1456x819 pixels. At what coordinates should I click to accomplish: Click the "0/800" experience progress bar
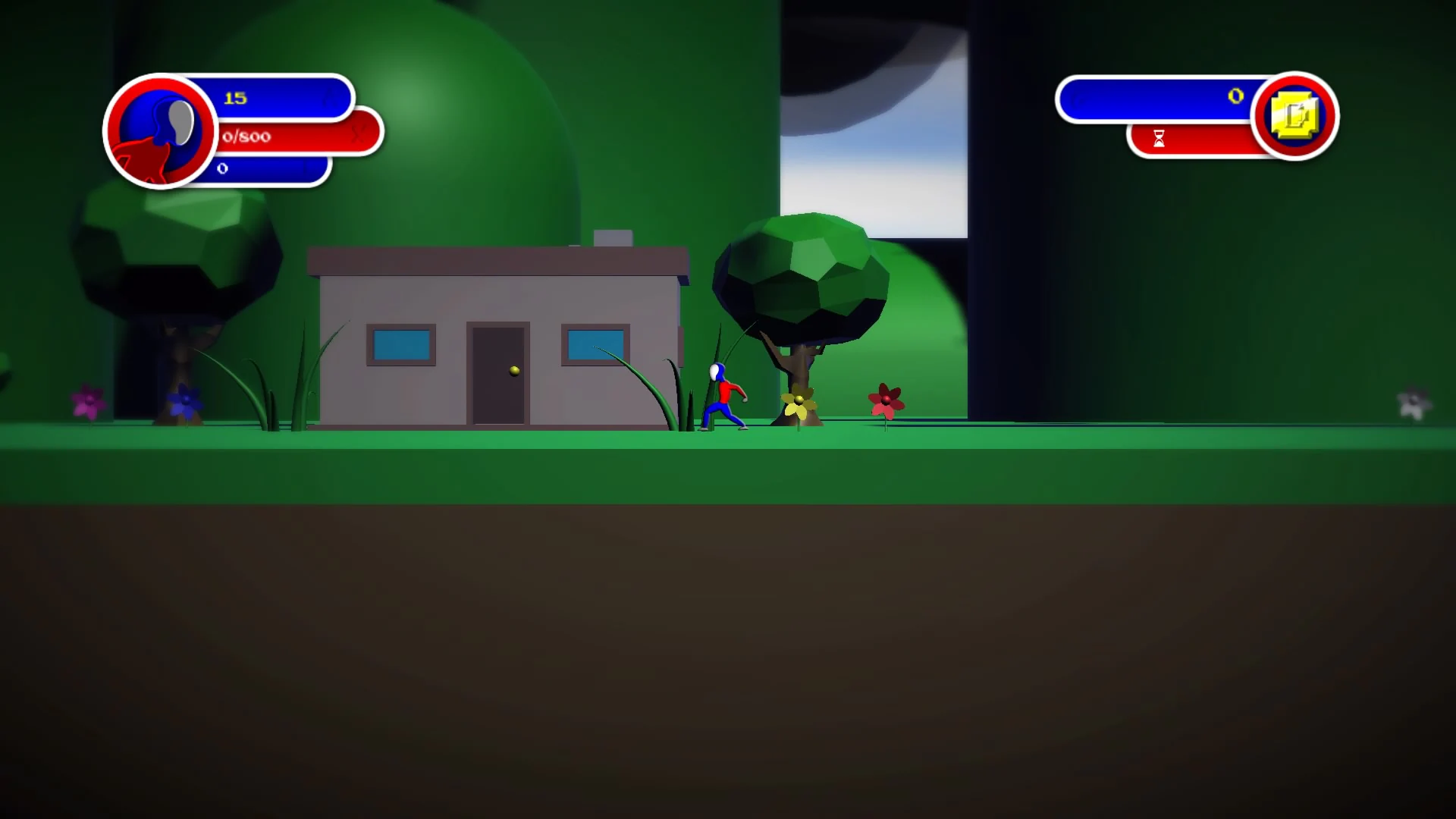click(x=273, y=138)
